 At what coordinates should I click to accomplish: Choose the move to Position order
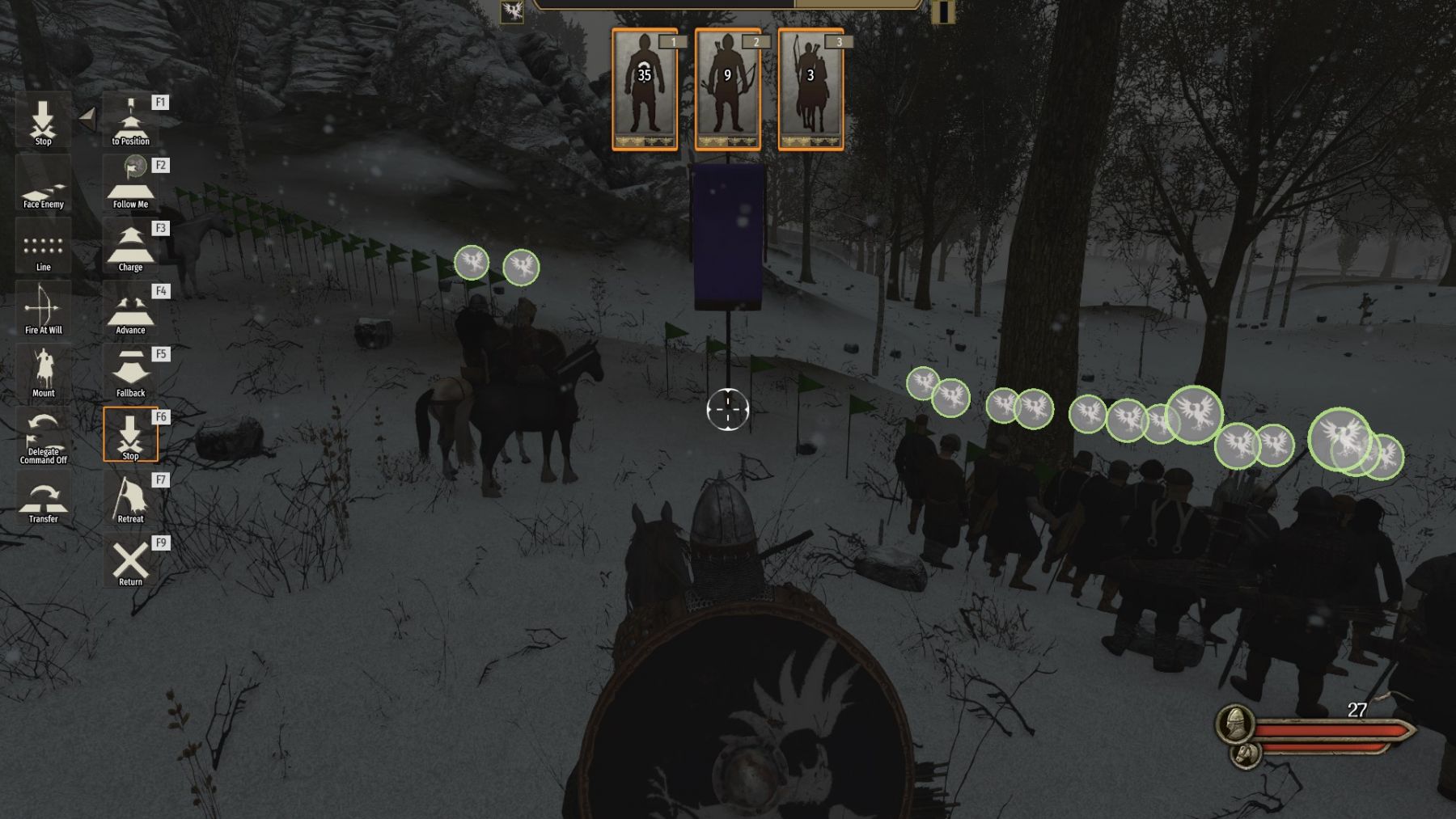pyautogui.click(x=130, y=122)
